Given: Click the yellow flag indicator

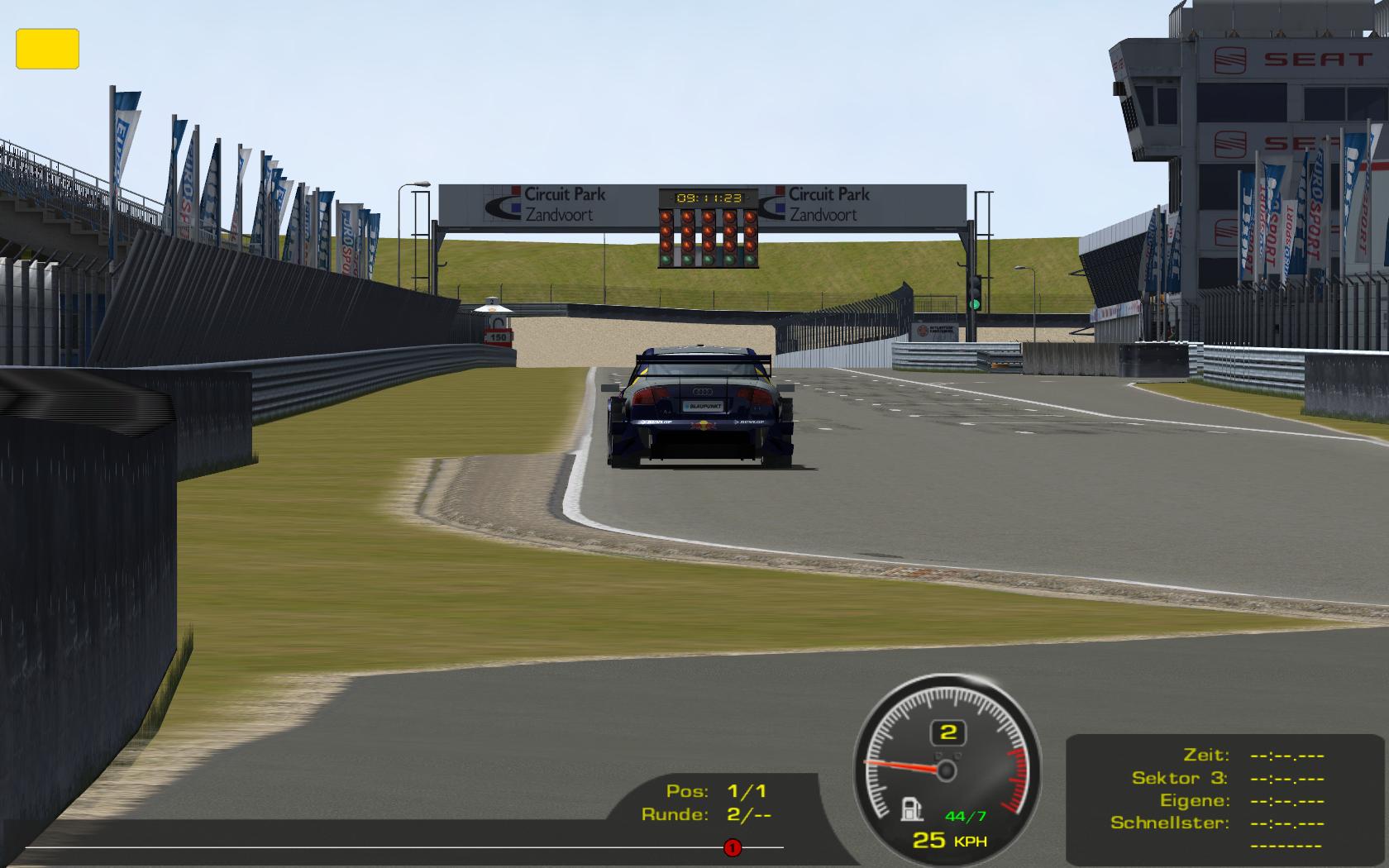Looking at the screenshot, I should [x=47, y=49].
